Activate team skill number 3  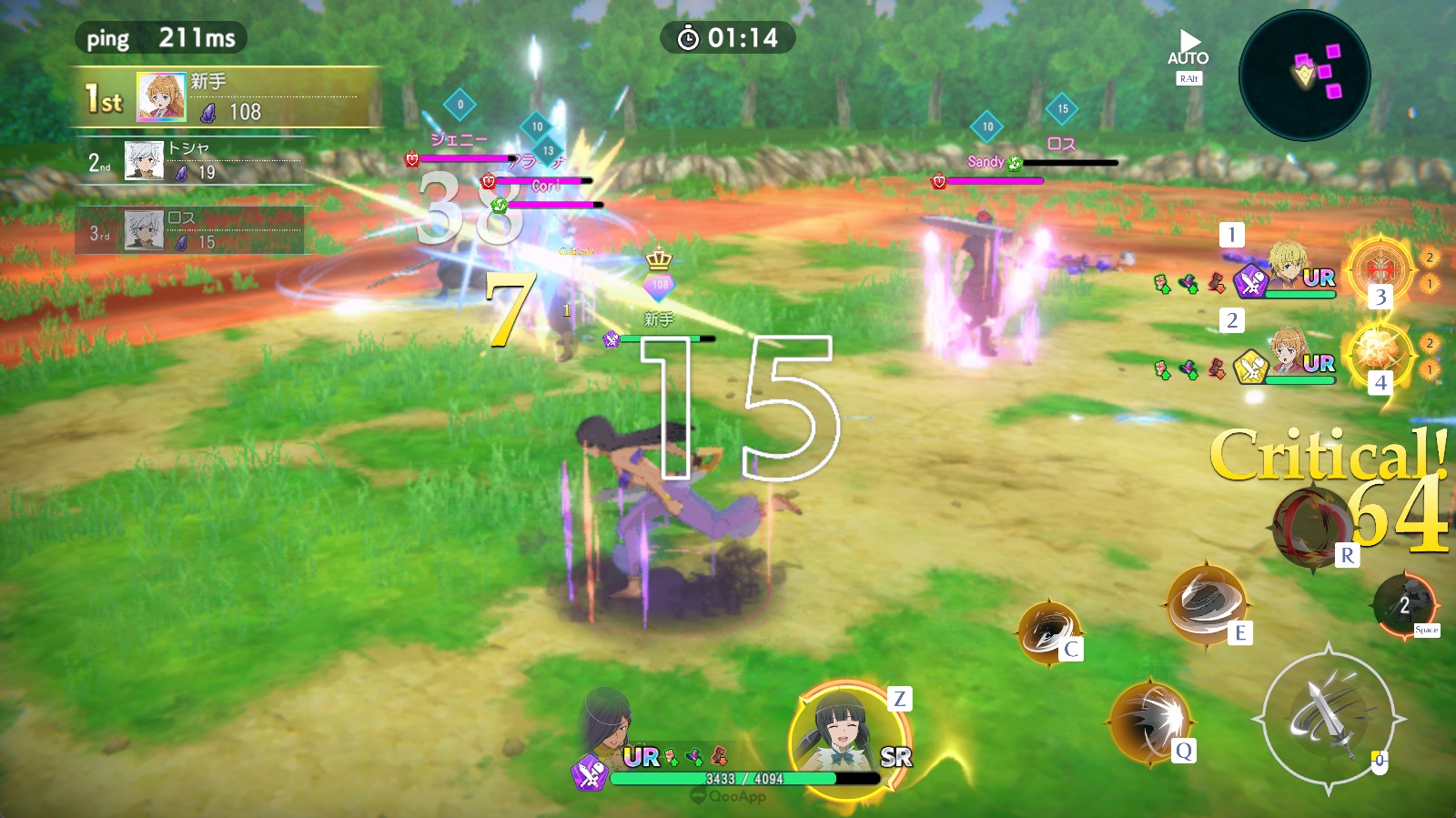point(1380,268)
